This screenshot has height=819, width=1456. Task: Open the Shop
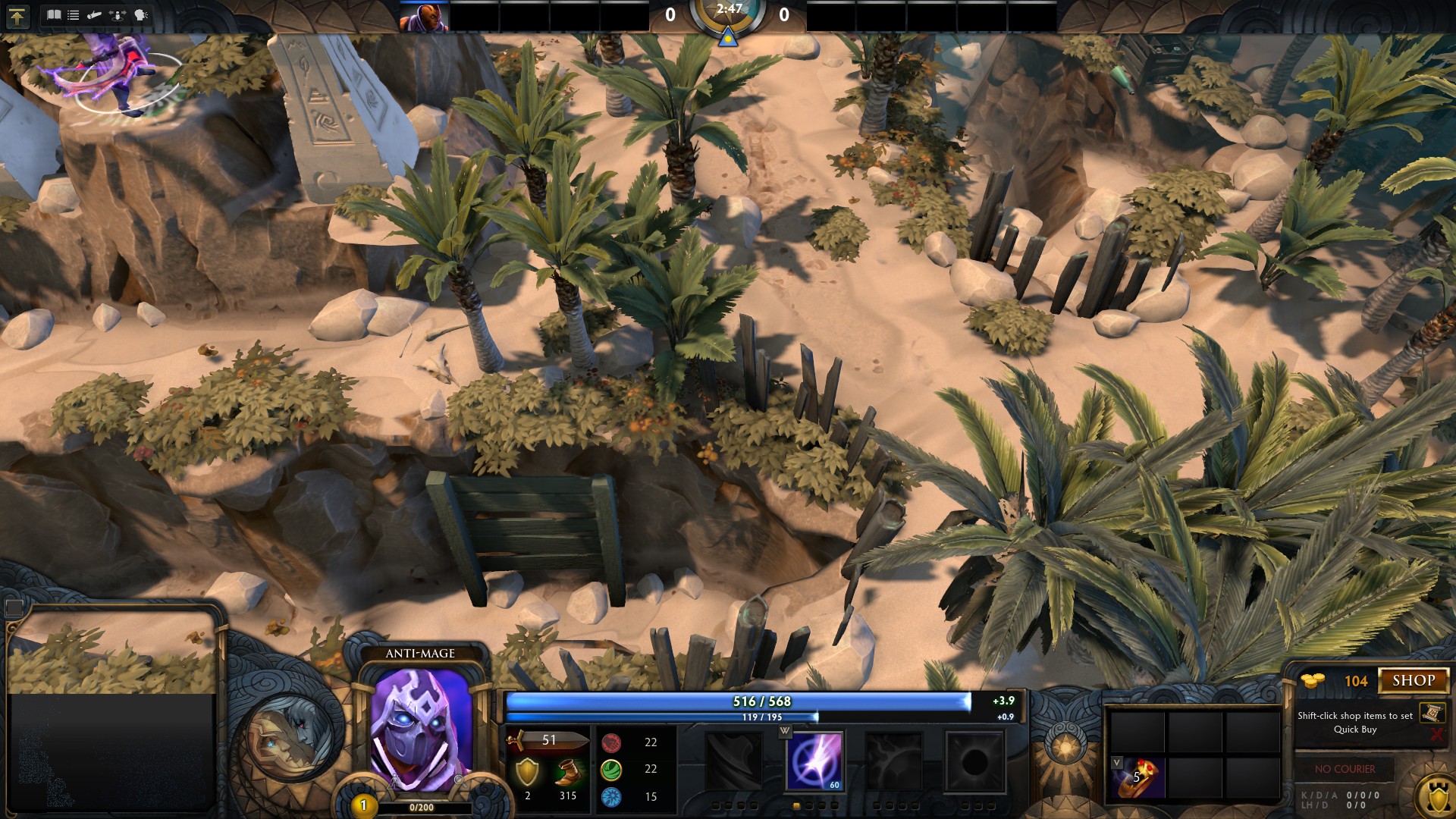[x=1414, y=680]
